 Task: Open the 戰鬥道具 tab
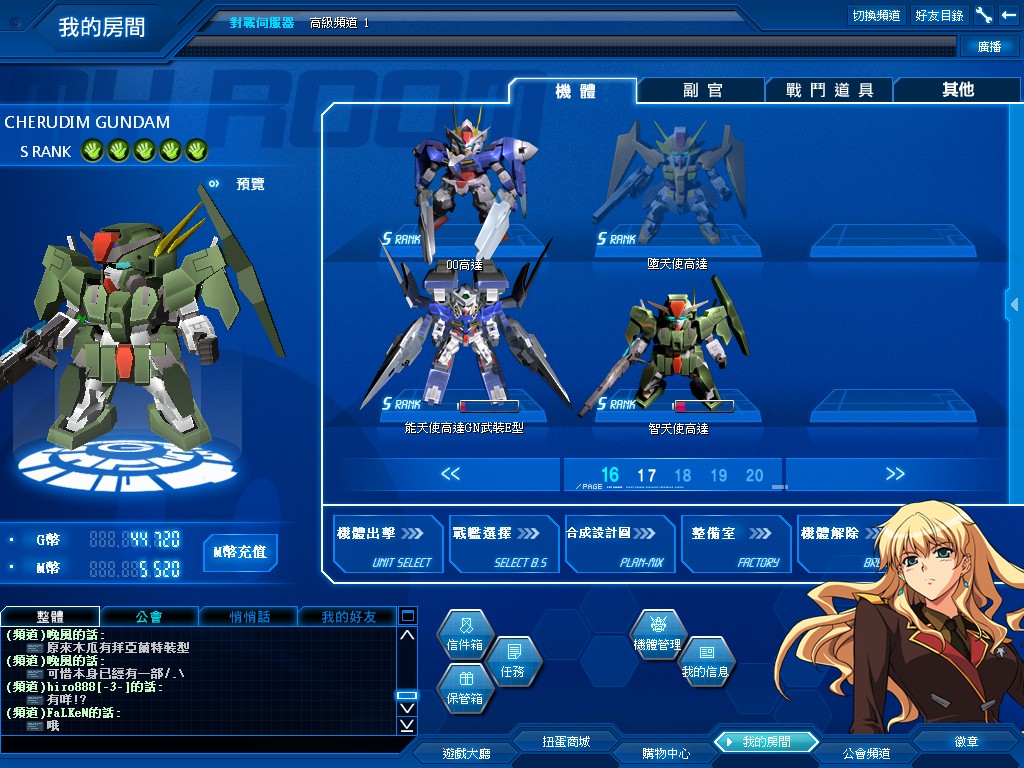coord(829,90)
